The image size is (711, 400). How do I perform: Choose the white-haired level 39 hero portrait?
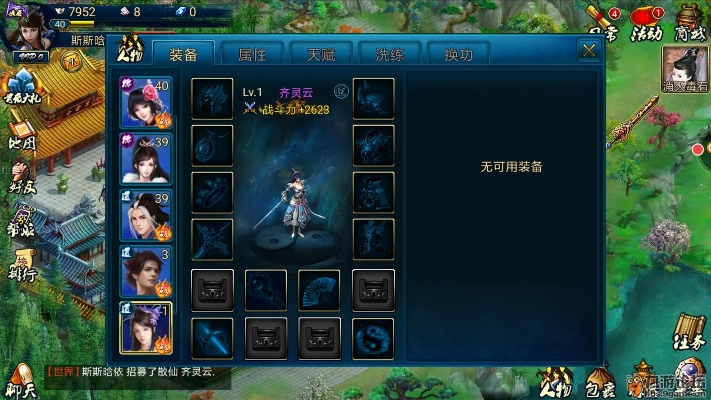(x=146, y=215)
